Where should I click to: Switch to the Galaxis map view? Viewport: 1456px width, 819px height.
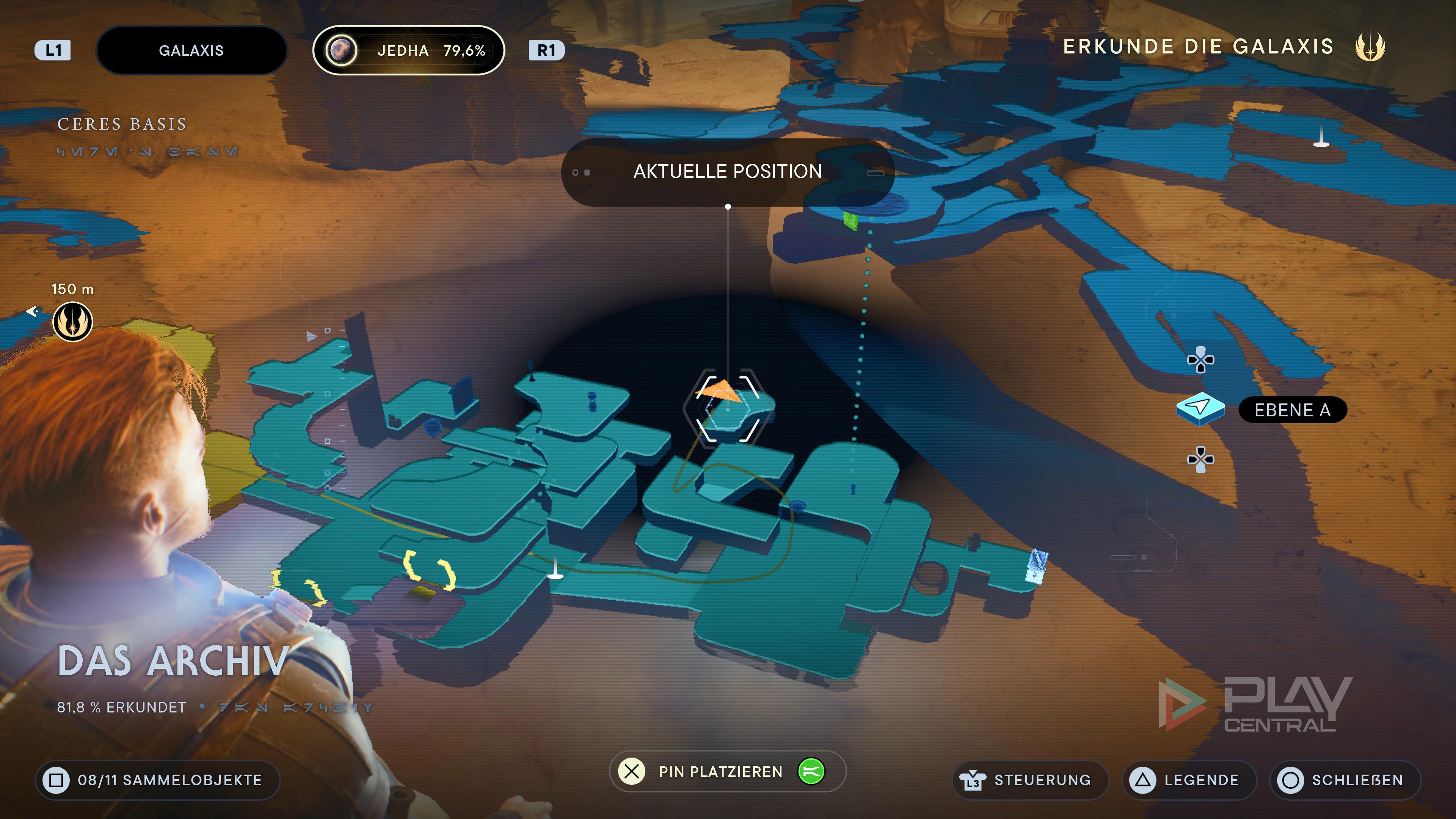click(191, 50)
